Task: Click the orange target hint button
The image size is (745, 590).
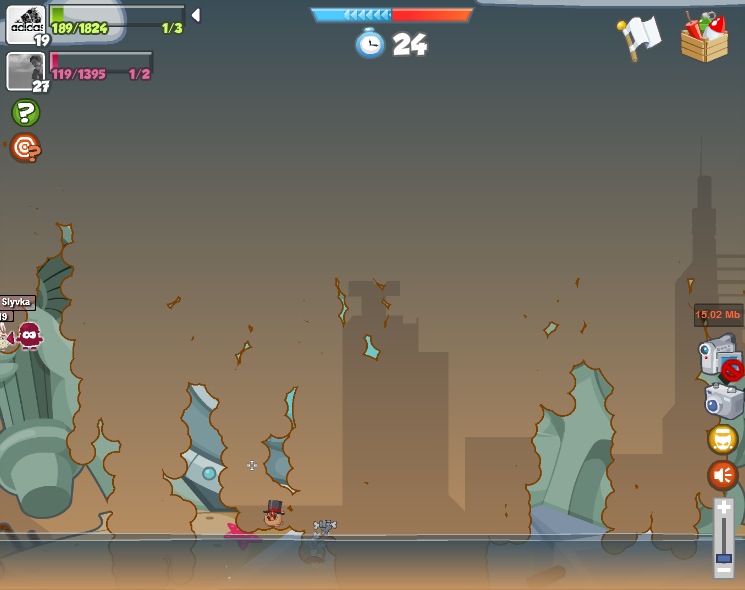Action: coord(25,148)
